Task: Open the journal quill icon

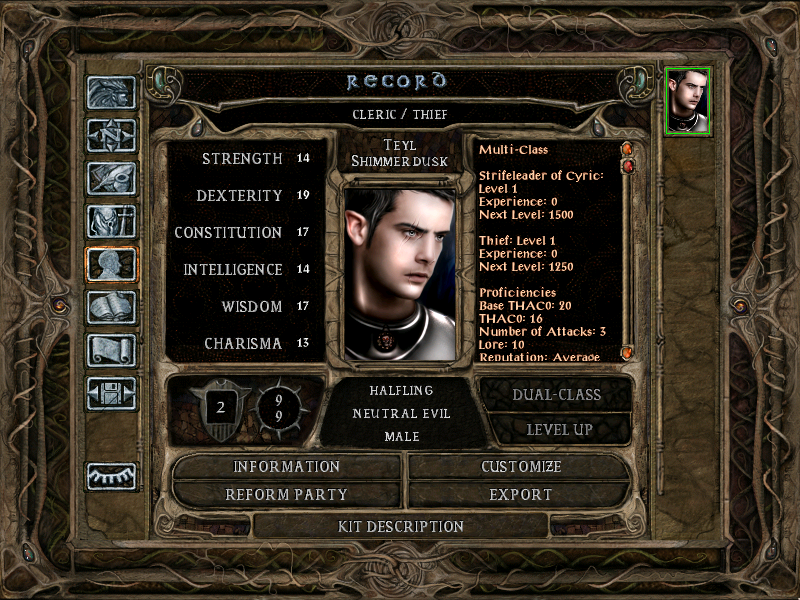Action: click(111, 178)
